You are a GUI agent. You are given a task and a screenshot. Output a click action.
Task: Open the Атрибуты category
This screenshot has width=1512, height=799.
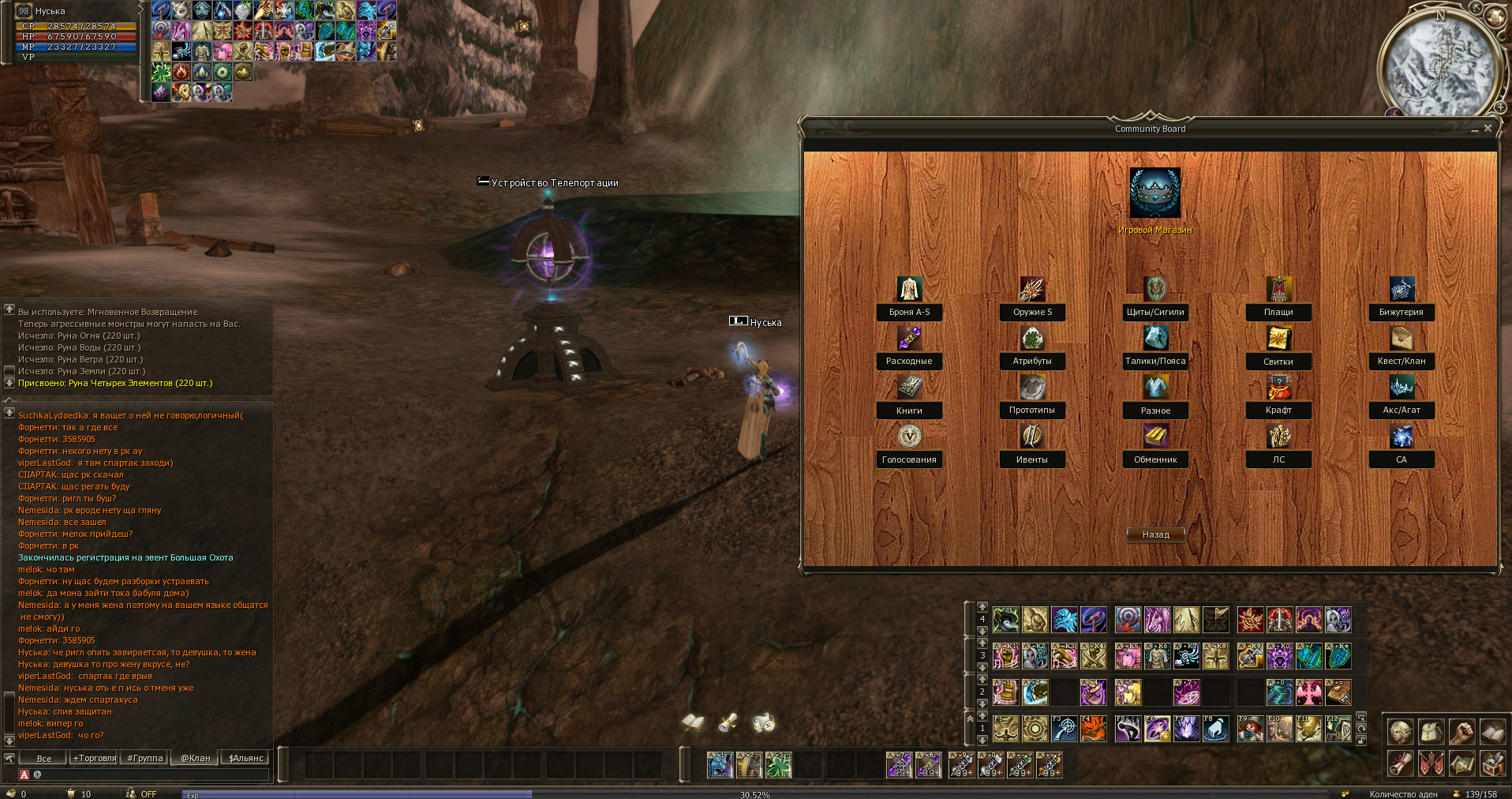pyautogui.click(x=1032, y=361)
